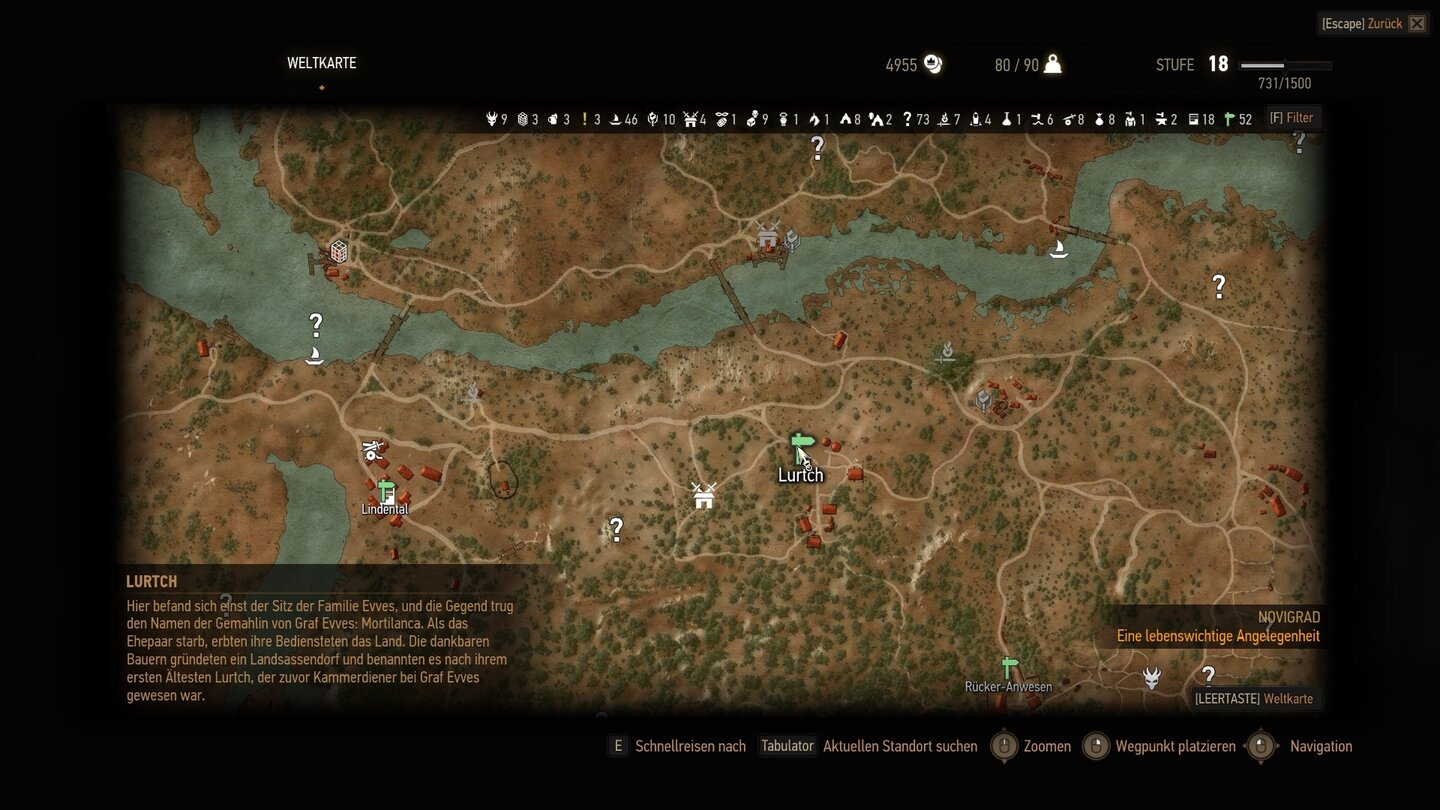Select the Lindental signpost marker

[x=386, y=490]
